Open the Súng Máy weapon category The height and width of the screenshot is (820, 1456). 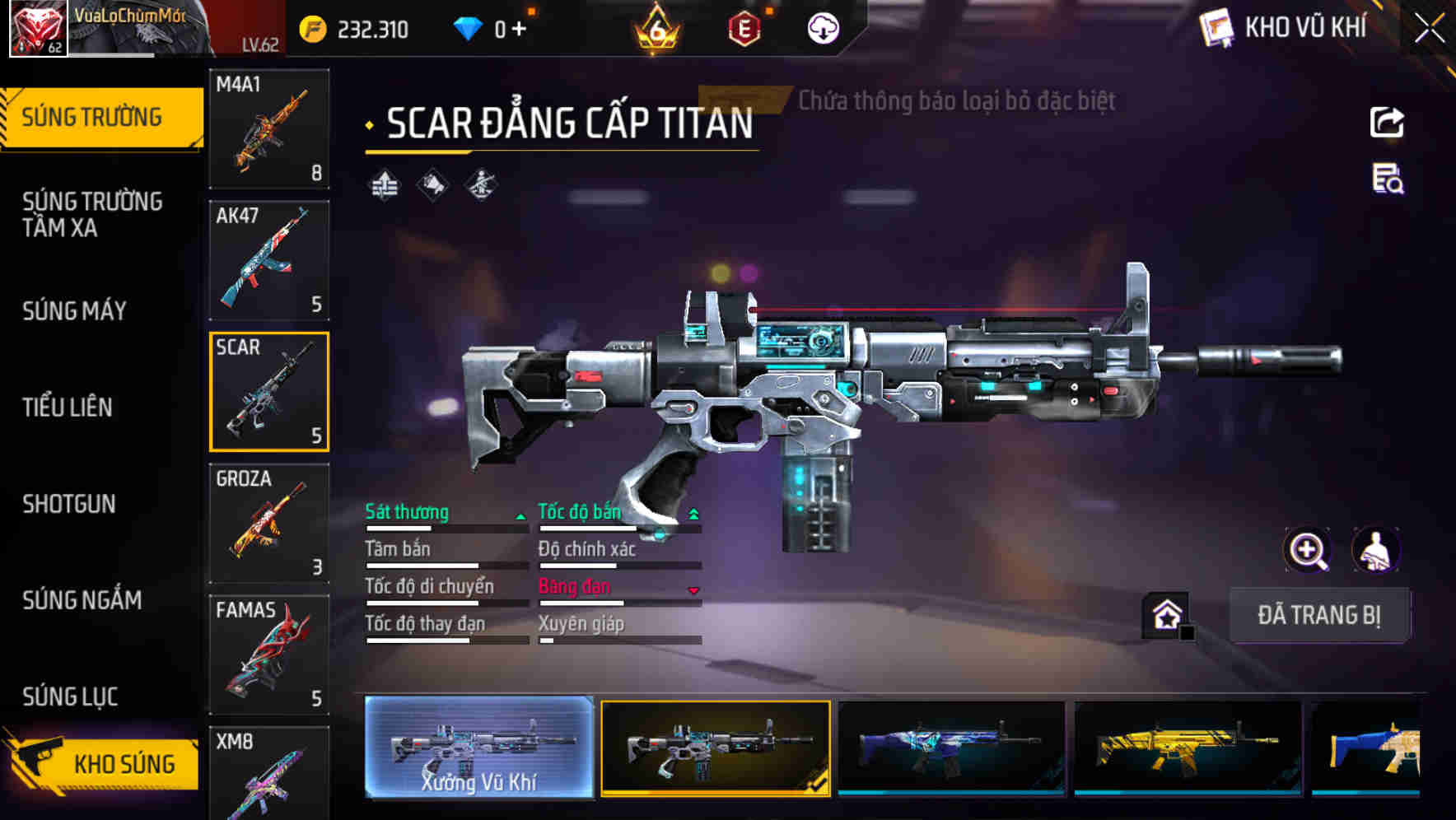click(x=75, y=310)
